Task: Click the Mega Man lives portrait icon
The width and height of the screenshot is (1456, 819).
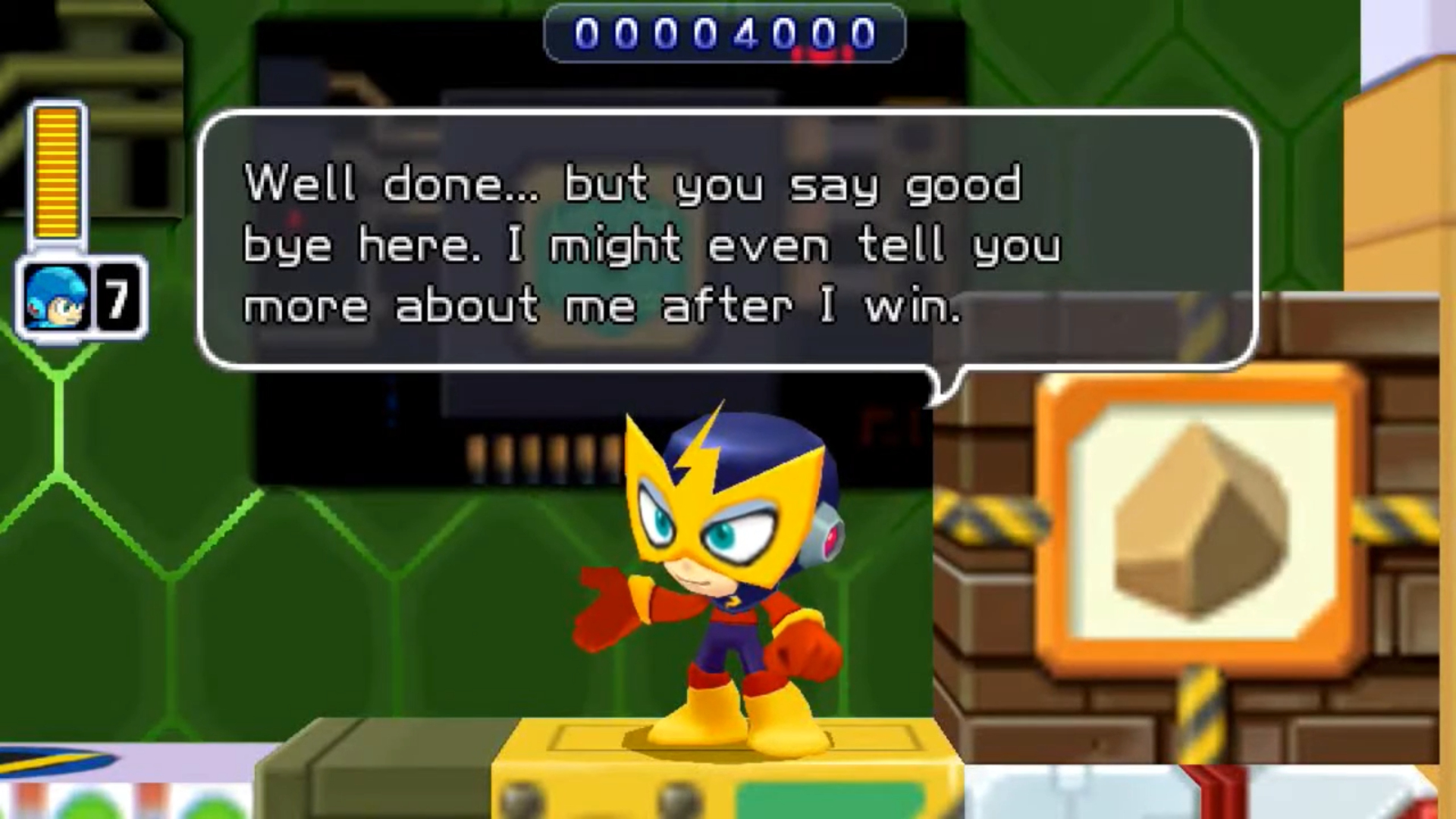Action: point(55,298)
